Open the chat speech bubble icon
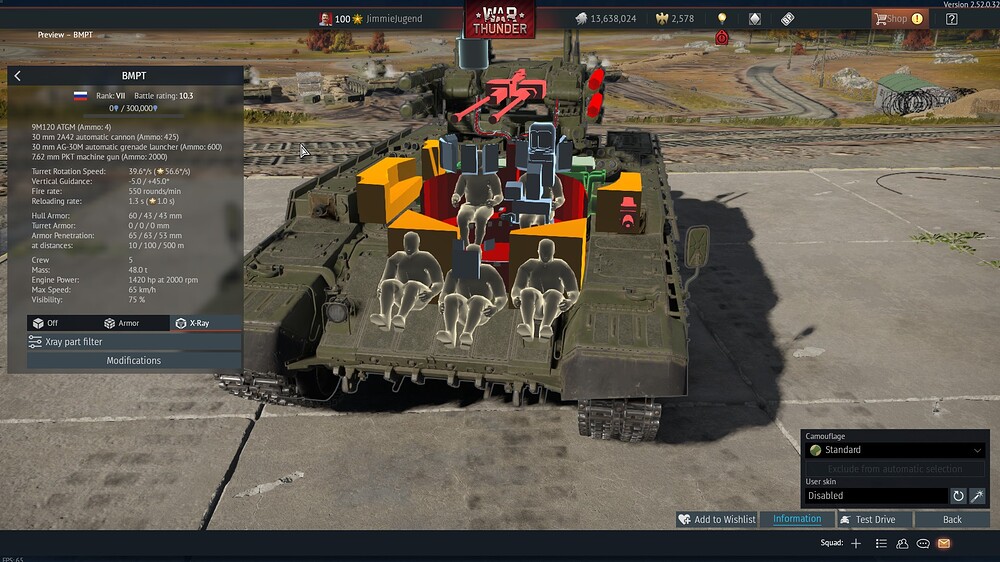 (923, 543)
